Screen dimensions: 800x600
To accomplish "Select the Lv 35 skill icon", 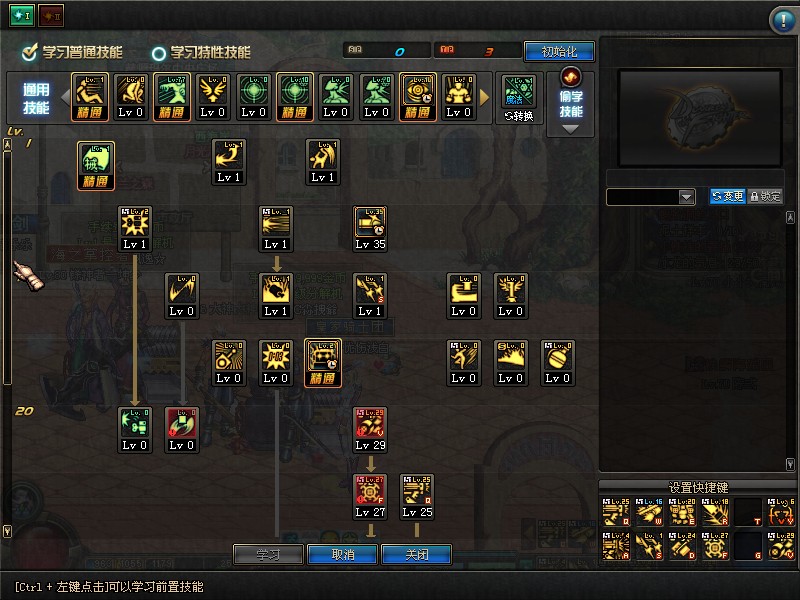I will point(370,228).
